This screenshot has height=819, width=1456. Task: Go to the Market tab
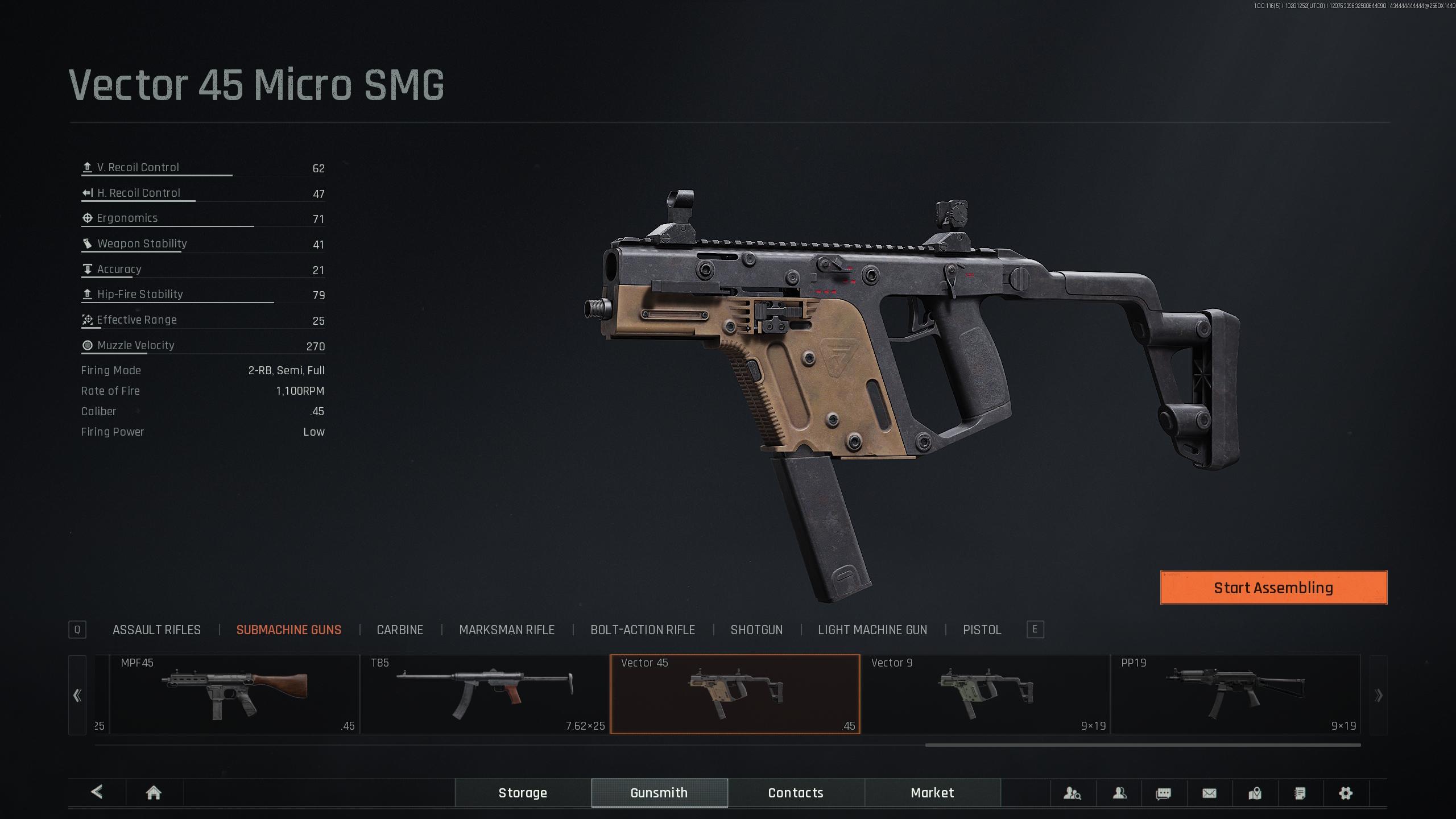pos(932,793)
